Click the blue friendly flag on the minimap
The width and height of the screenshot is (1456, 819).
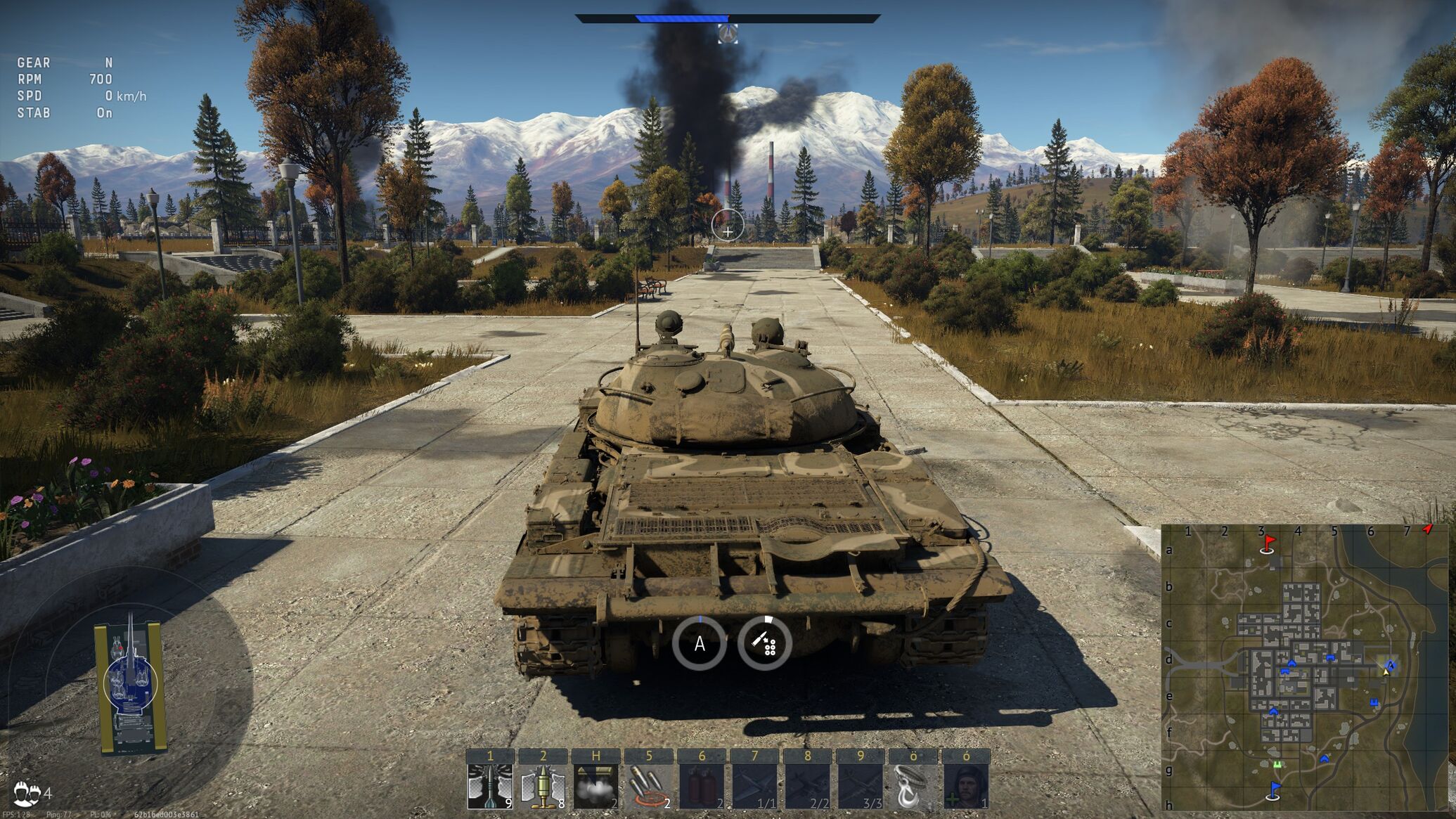coord(1274,790)
